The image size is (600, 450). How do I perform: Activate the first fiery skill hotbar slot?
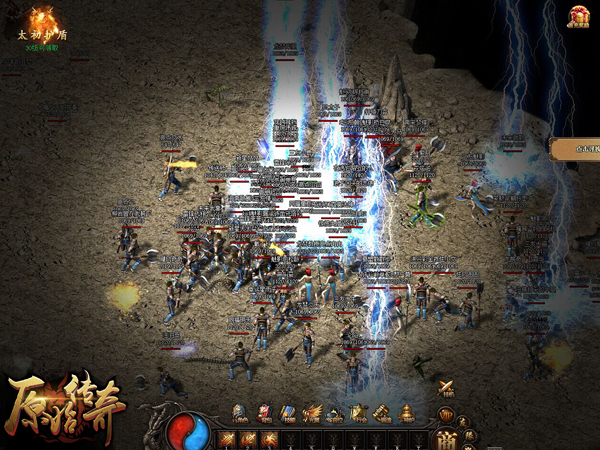click(x=226, y=438)
